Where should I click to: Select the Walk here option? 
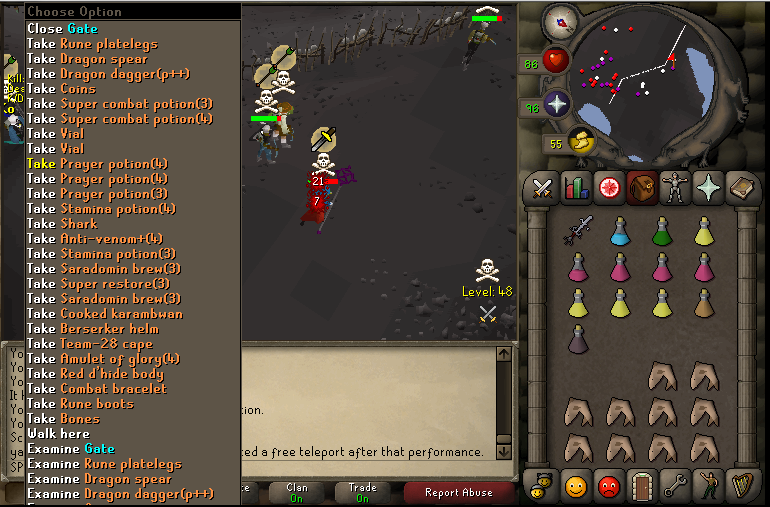coord(58,434)
